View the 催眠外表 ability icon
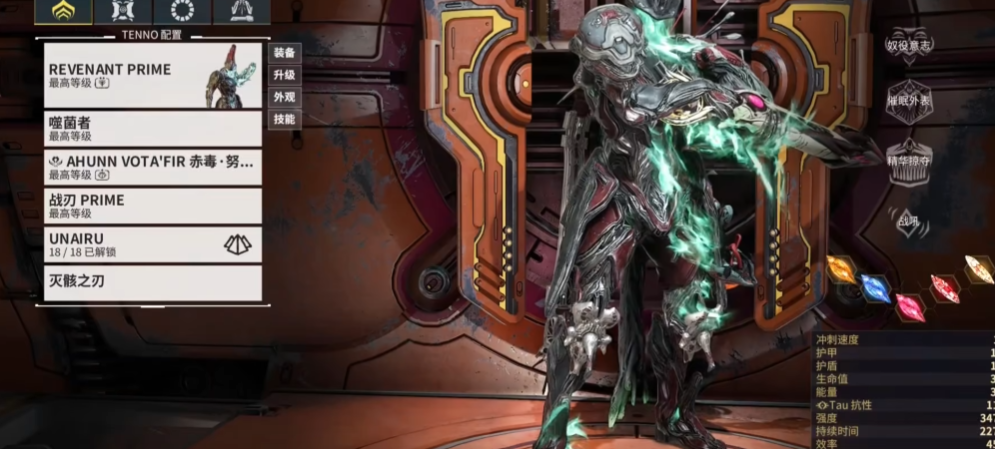The width and height of the screenshot is (995, 449). point(908,104)
